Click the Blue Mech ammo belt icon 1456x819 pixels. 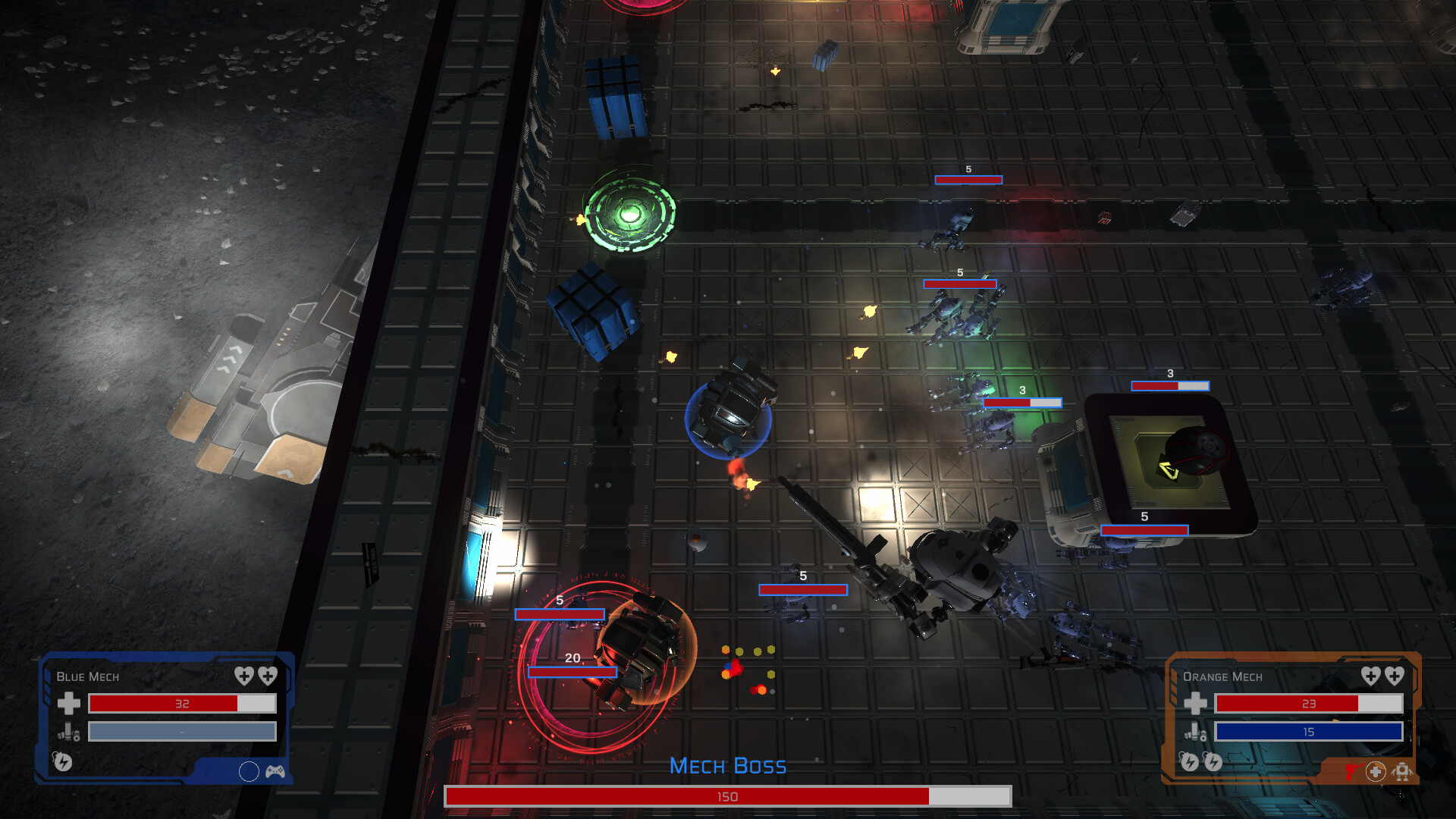coord(68,732)
